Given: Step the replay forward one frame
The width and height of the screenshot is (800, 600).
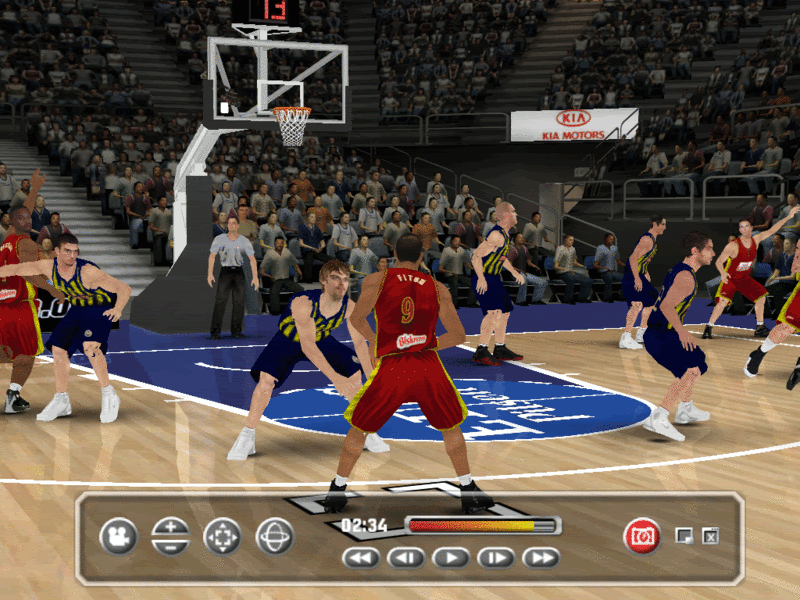Looking at the screenshot, I should coord(495,558).
